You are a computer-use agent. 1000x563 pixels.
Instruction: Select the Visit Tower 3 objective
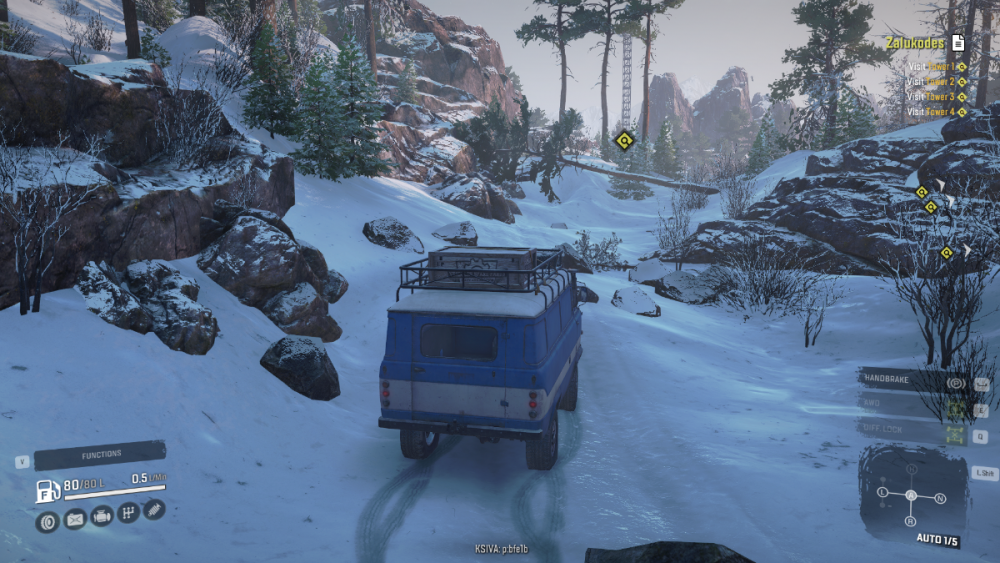[937, 97]
